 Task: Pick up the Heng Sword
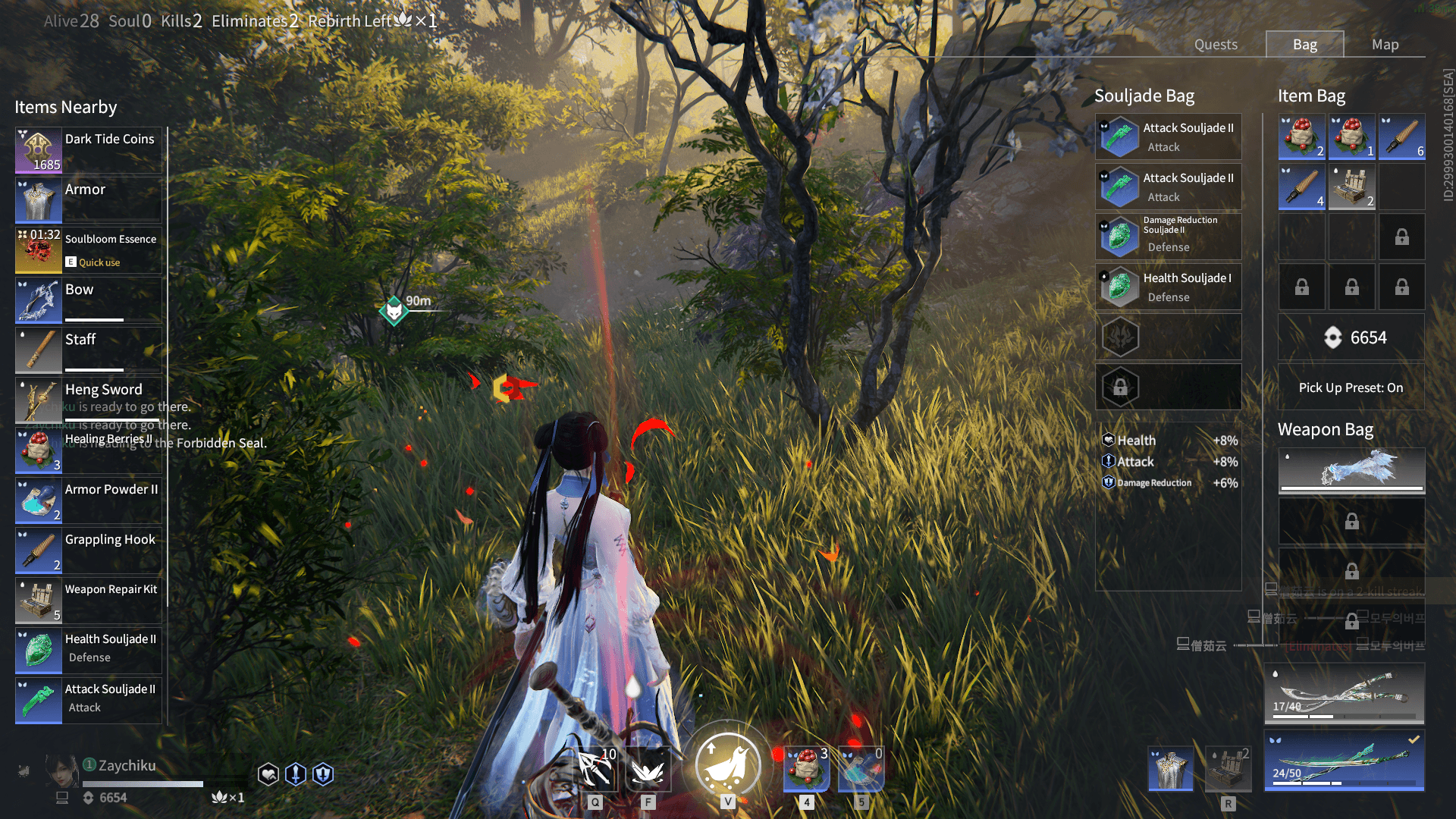tap(89, 400)
